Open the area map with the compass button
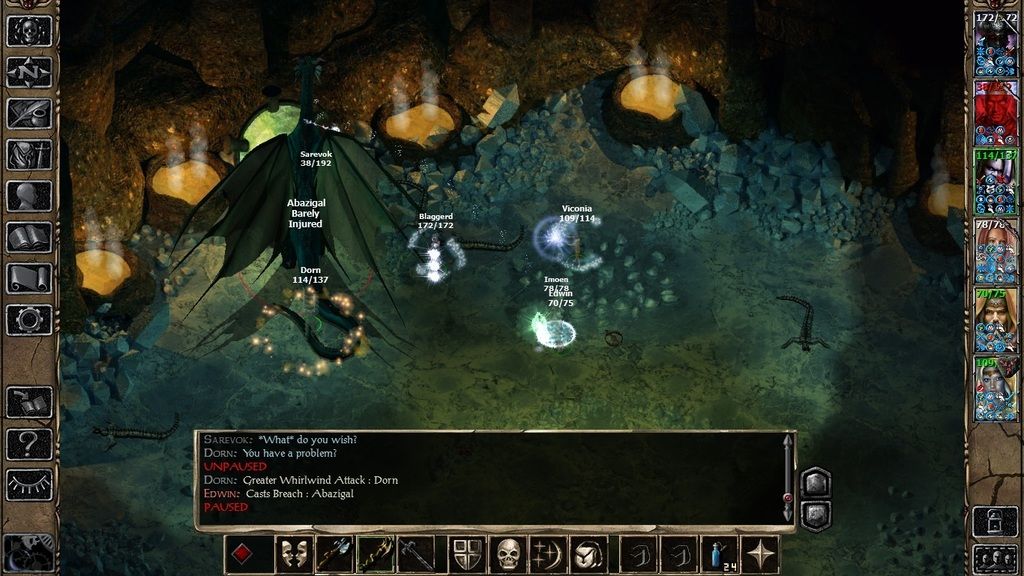The image size is (1024, 576). click(29, 72)
